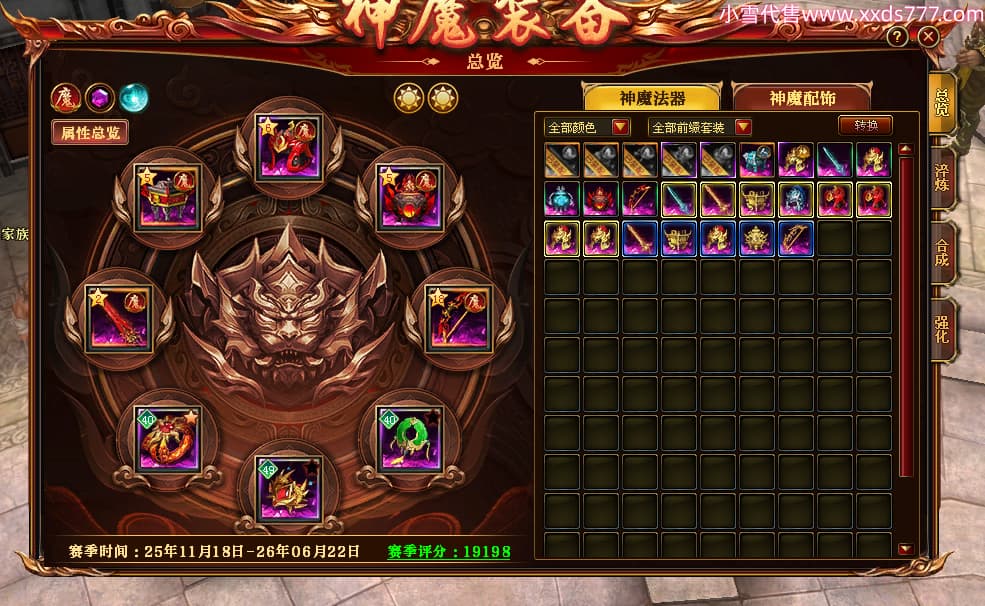
Task: Click the scrollbar's down arrow
Action: pyautogui.click(x=905, y=549)
